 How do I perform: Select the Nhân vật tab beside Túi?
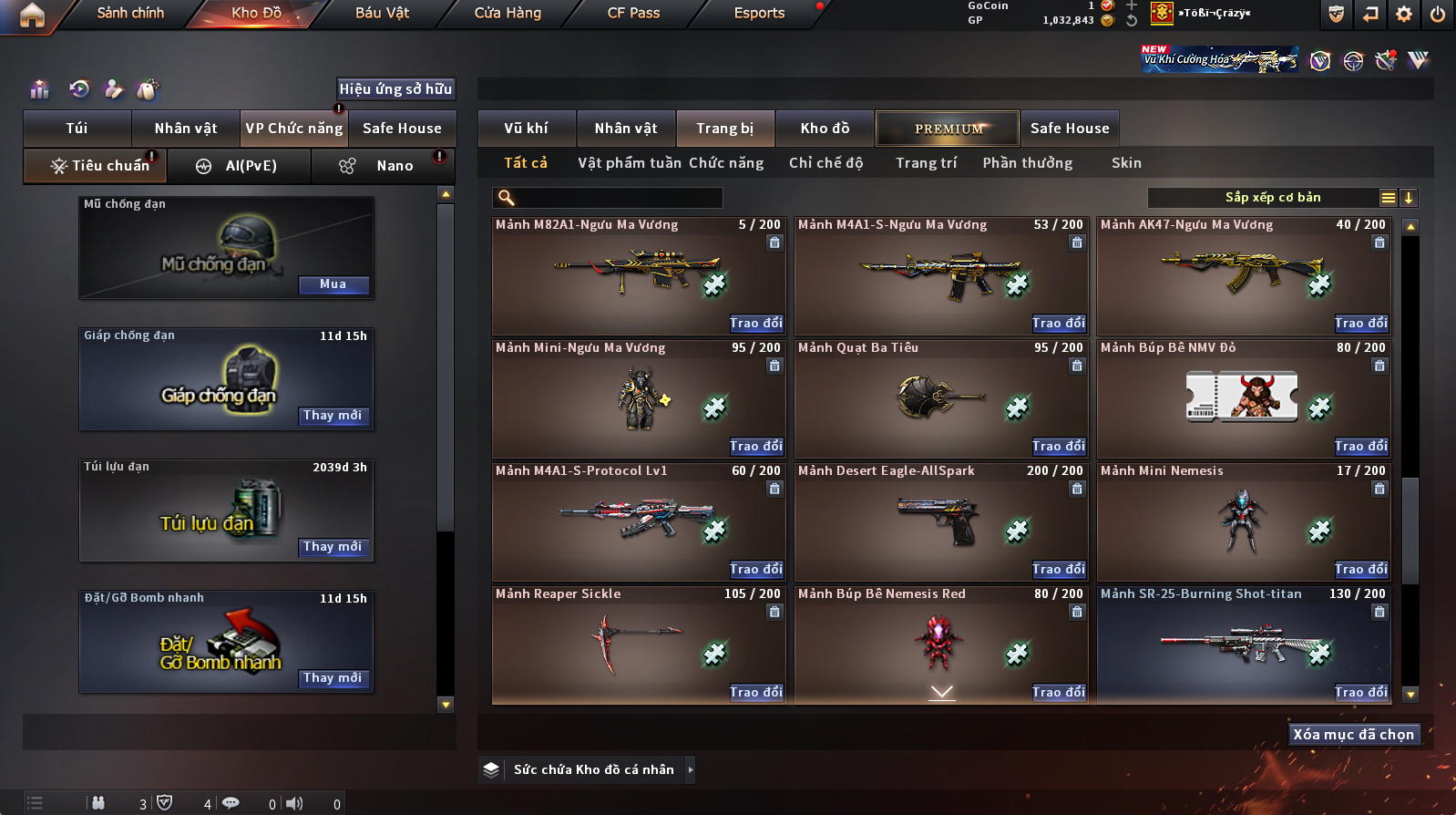point(186,129)
